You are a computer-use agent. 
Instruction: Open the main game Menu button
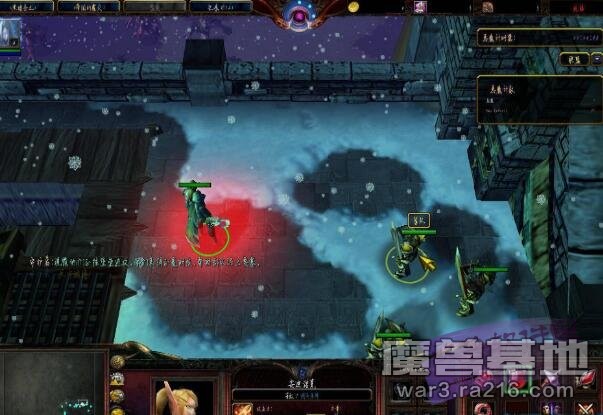[x=94, y=6]
